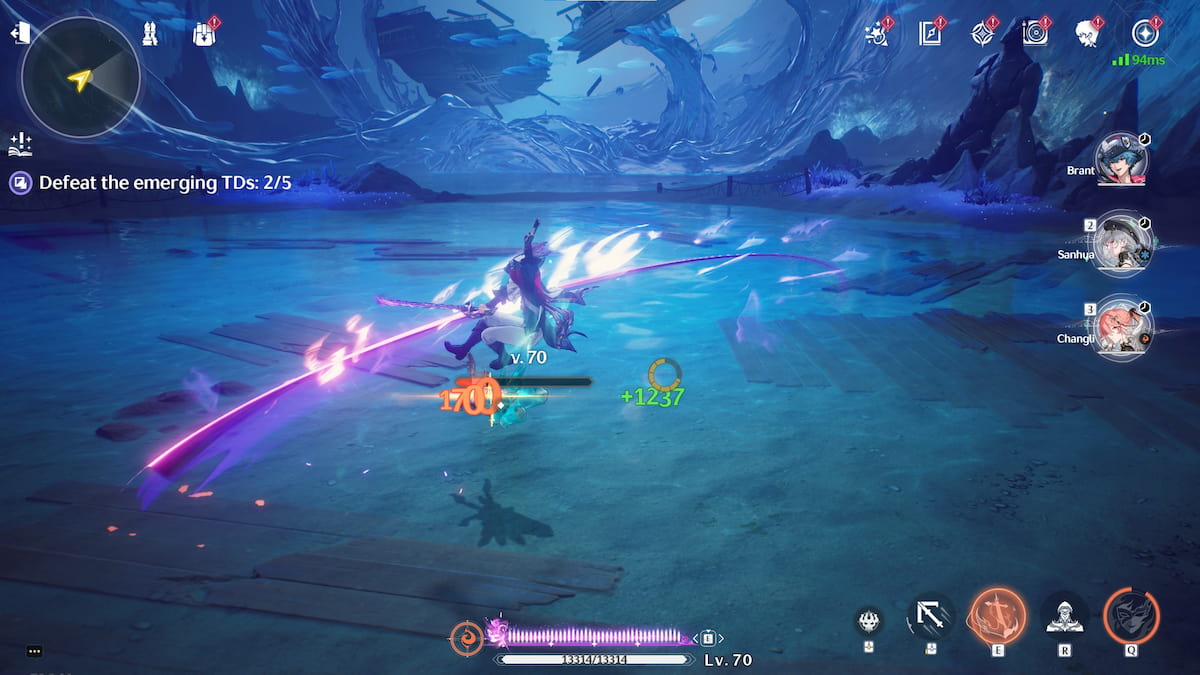The height and width of the screenshot is (675, 1200).
Task: Open the disc-shaped icon in the top bar
Action: [1035, 33]
